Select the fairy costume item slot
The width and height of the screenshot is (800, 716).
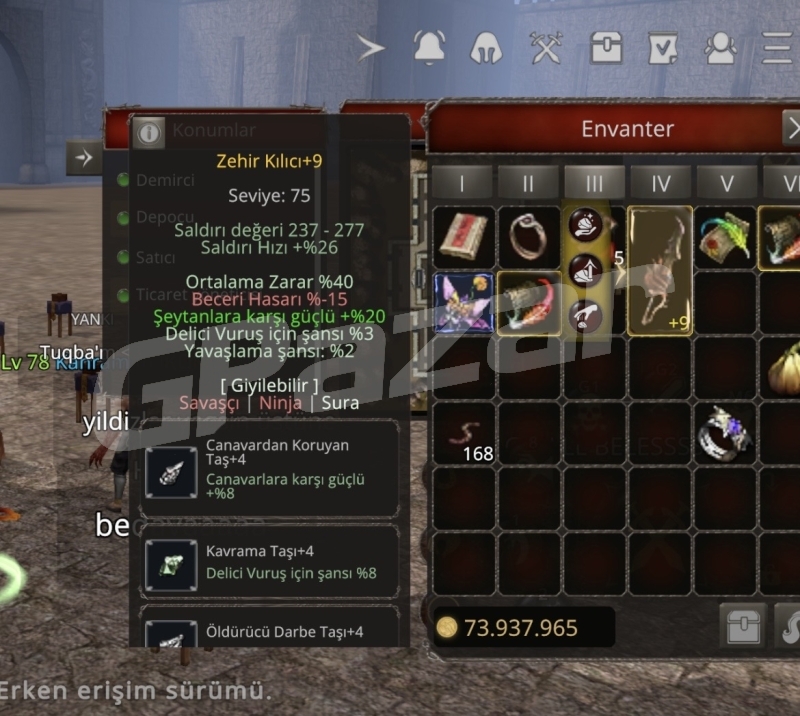pyautogui.click(x=463, y=302)
